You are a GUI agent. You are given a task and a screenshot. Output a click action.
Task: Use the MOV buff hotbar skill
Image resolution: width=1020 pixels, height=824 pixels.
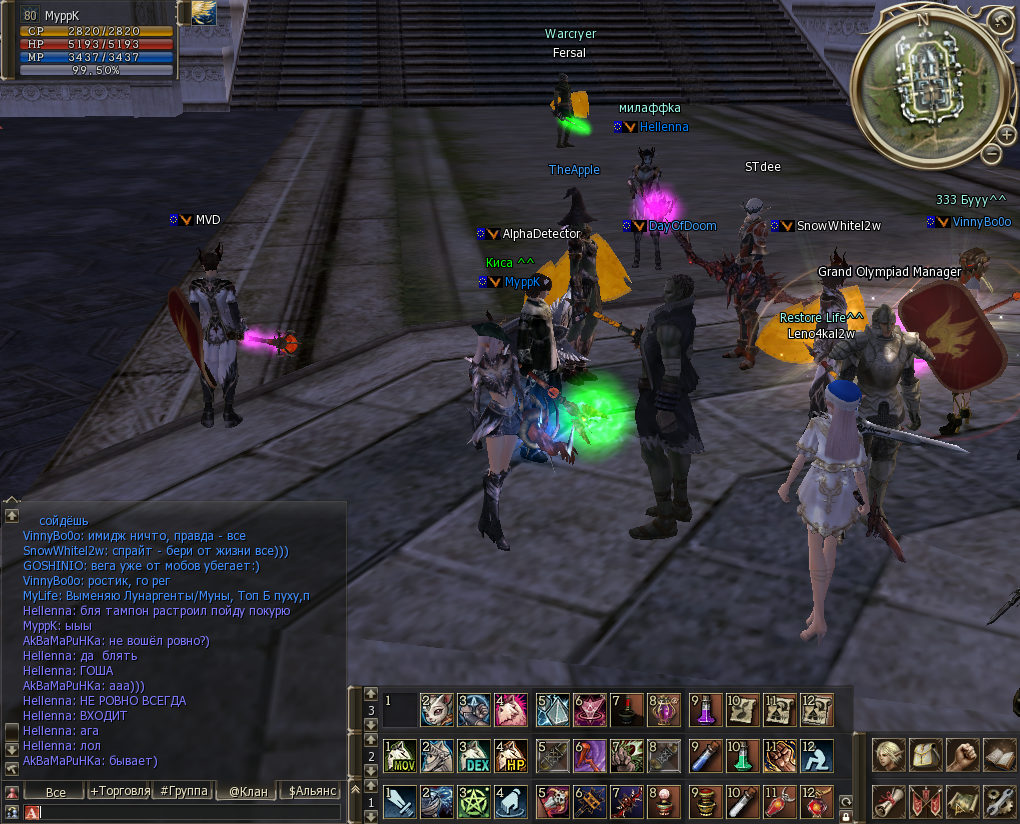coord(400,756)
